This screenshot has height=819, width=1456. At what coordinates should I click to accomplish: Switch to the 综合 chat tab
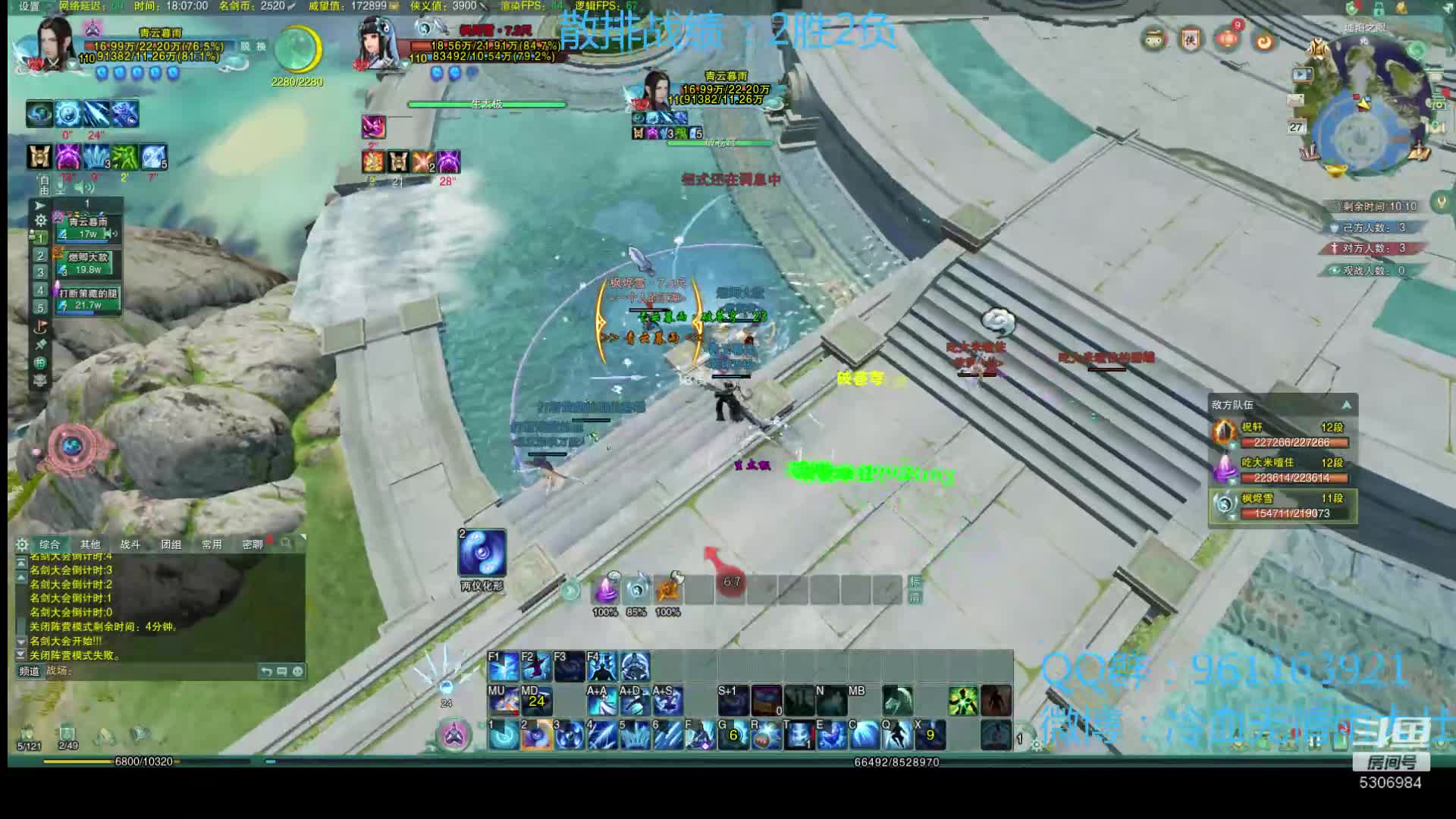coord(50,544)
